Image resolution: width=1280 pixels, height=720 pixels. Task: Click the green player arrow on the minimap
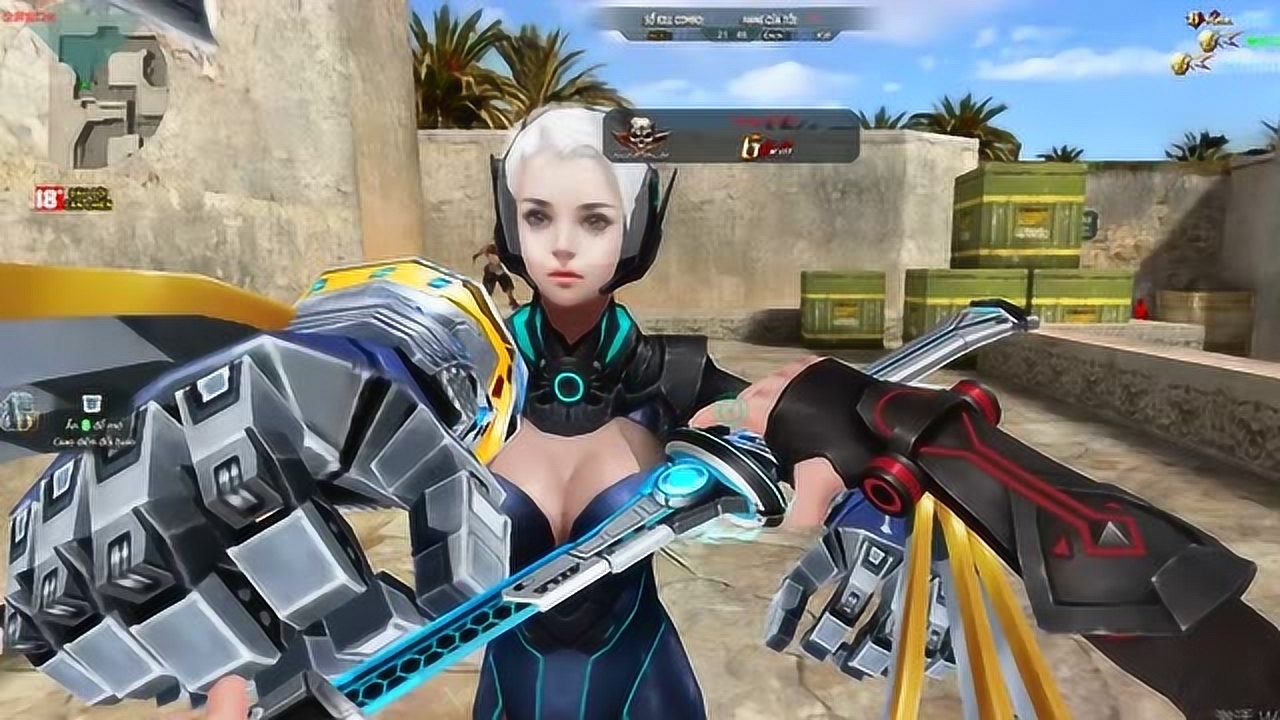83,84
